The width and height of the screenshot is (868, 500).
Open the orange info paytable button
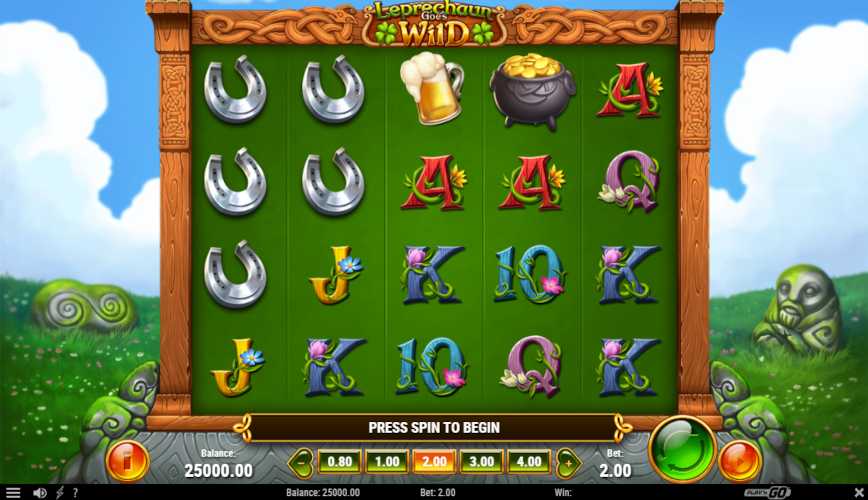127,460
